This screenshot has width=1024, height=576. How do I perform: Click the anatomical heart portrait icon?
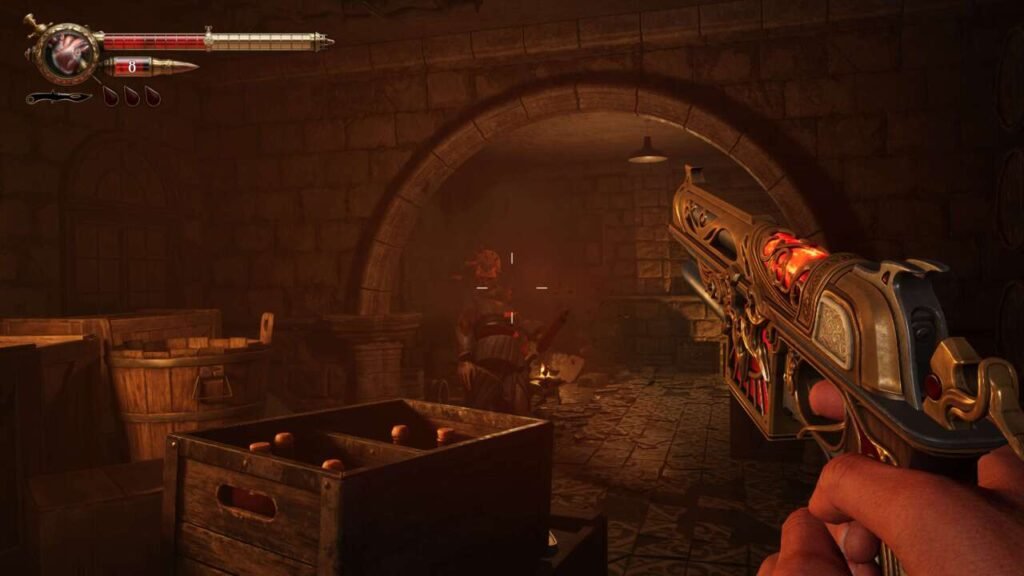[67, 52]
